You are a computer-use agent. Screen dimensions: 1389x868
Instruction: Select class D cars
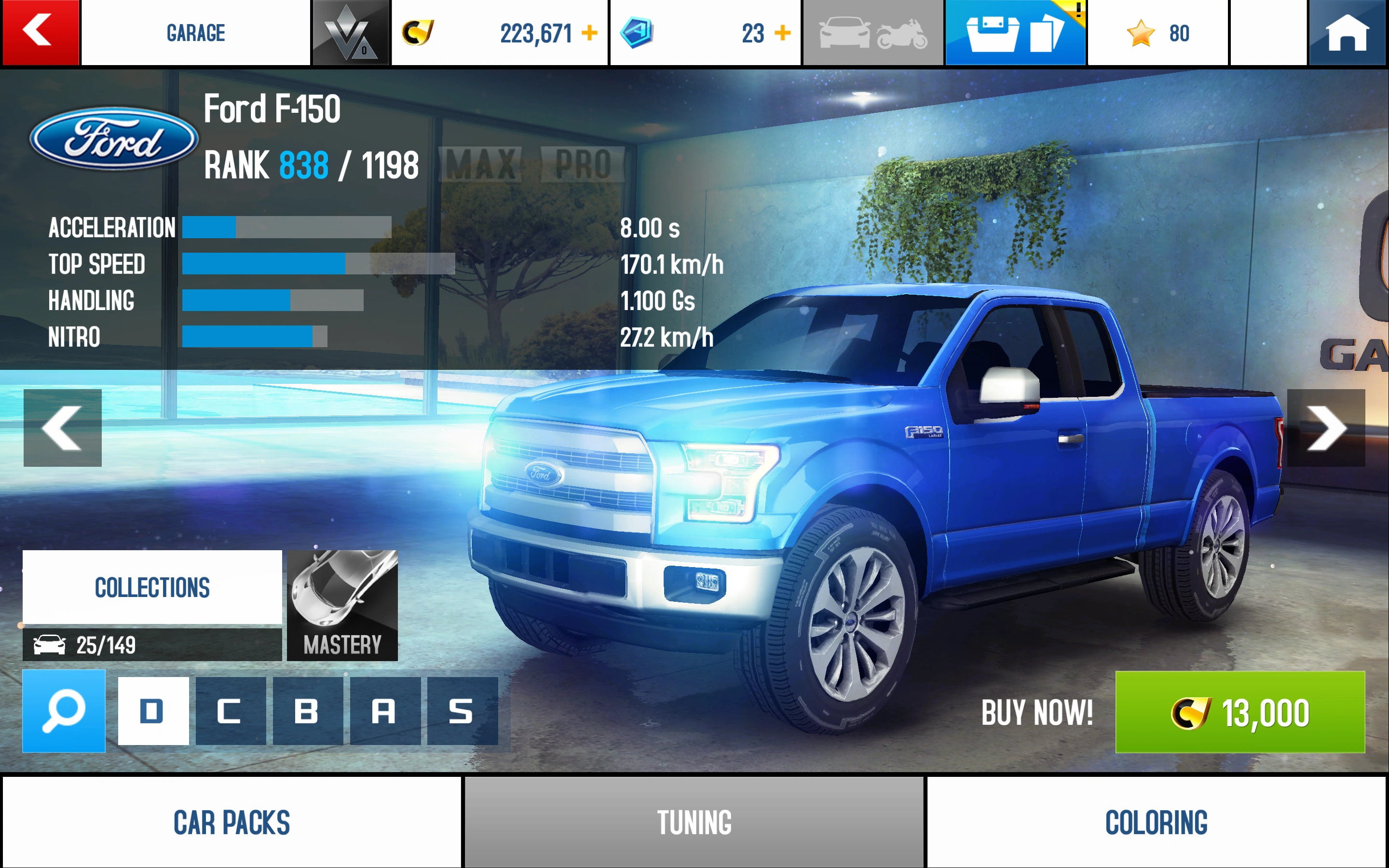click(153, 711)
